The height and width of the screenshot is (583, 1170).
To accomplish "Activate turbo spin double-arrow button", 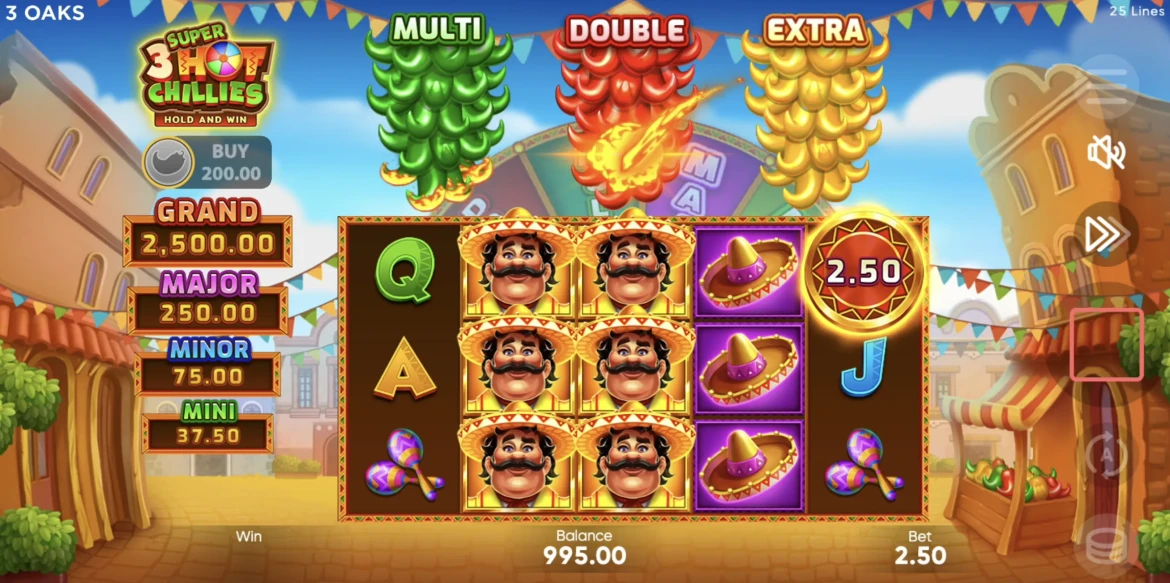I will click(x=1106, y=235).
